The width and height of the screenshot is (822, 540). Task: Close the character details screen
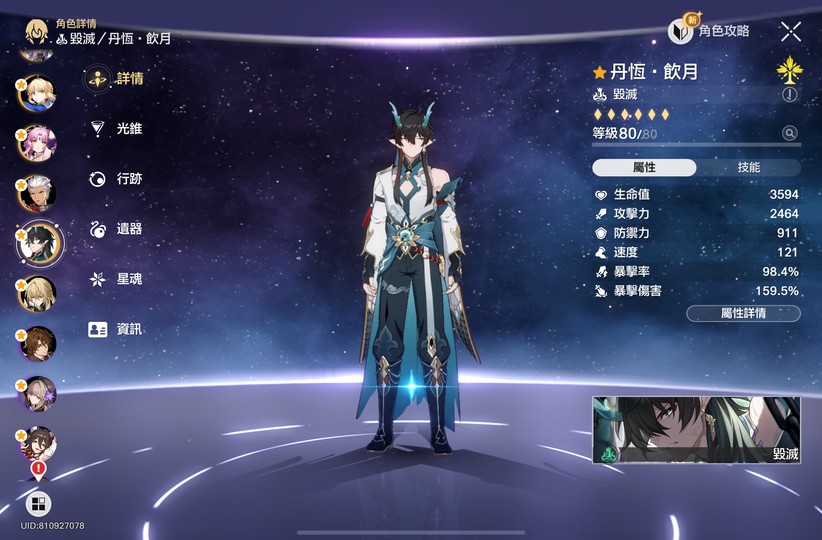tap(791, 31)
